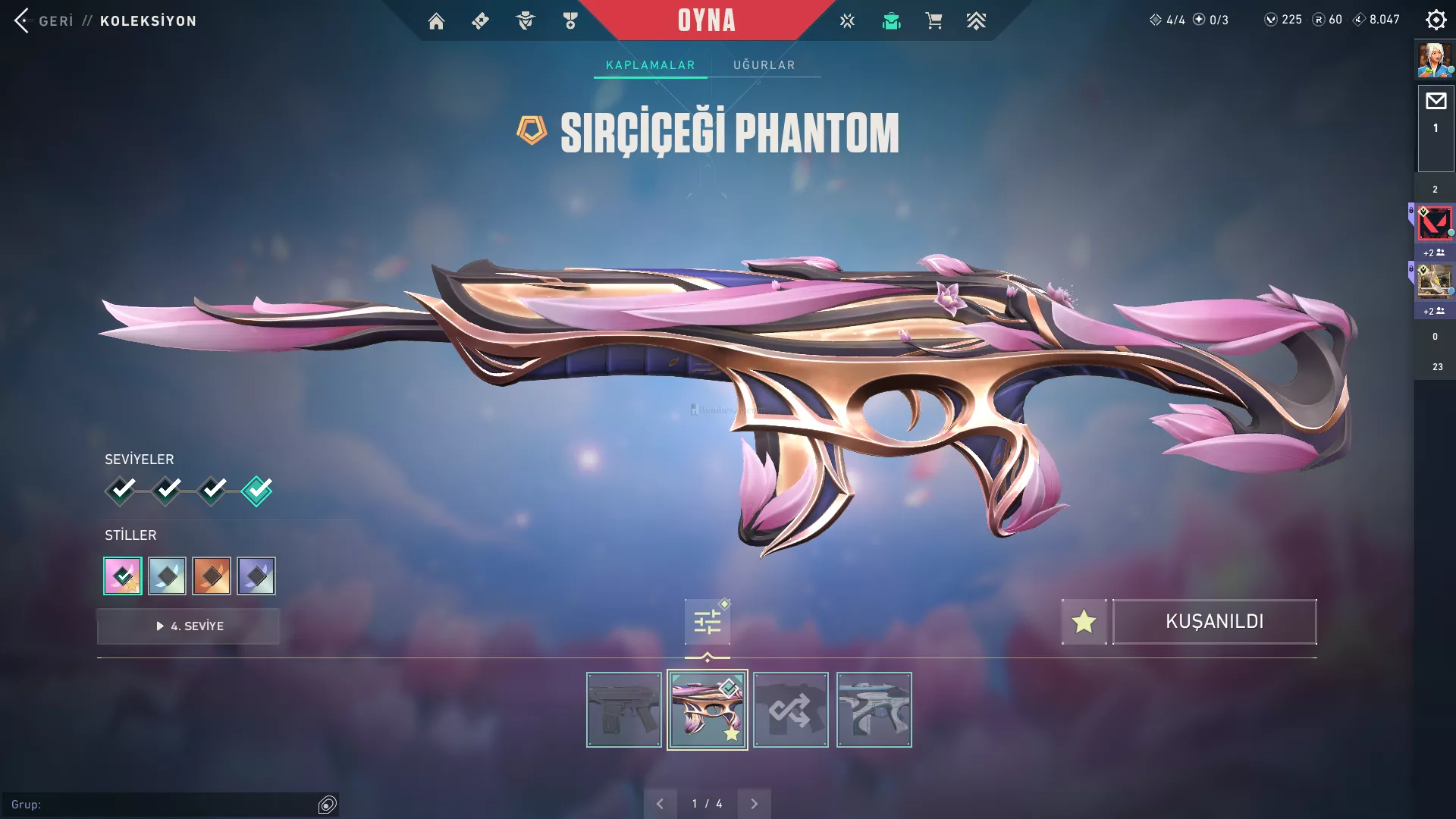
Task: Select the KAPLAMALAR tab
Action: 650,65
